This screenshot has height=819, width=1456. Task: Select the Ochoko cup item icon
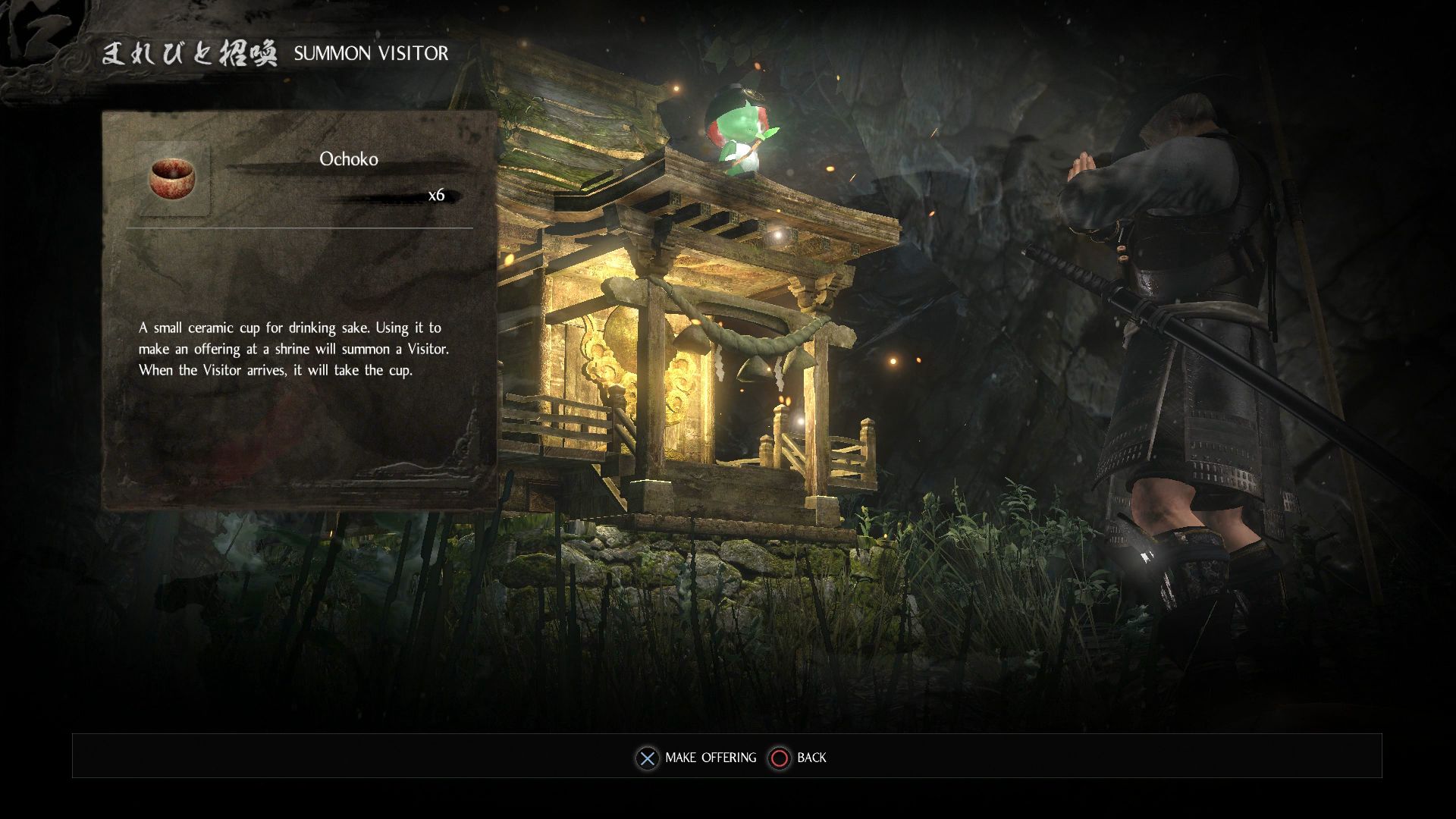172,179
